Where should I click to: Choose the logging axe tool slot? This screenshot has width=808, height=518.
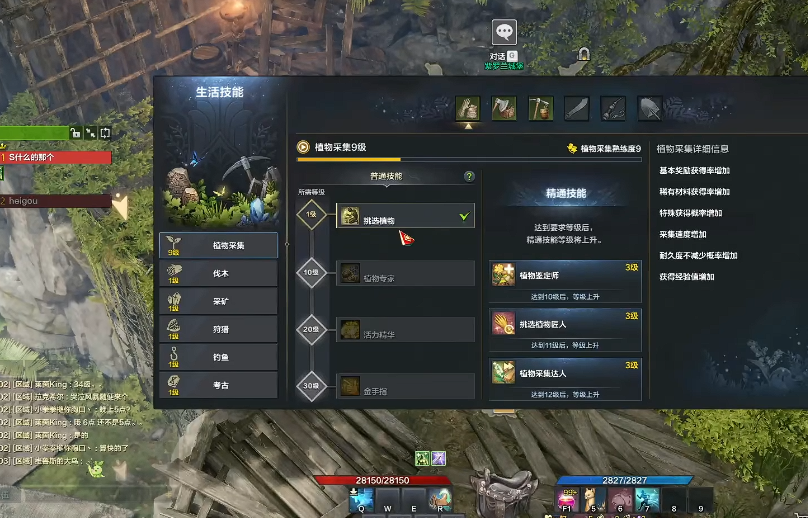[504, 107]
